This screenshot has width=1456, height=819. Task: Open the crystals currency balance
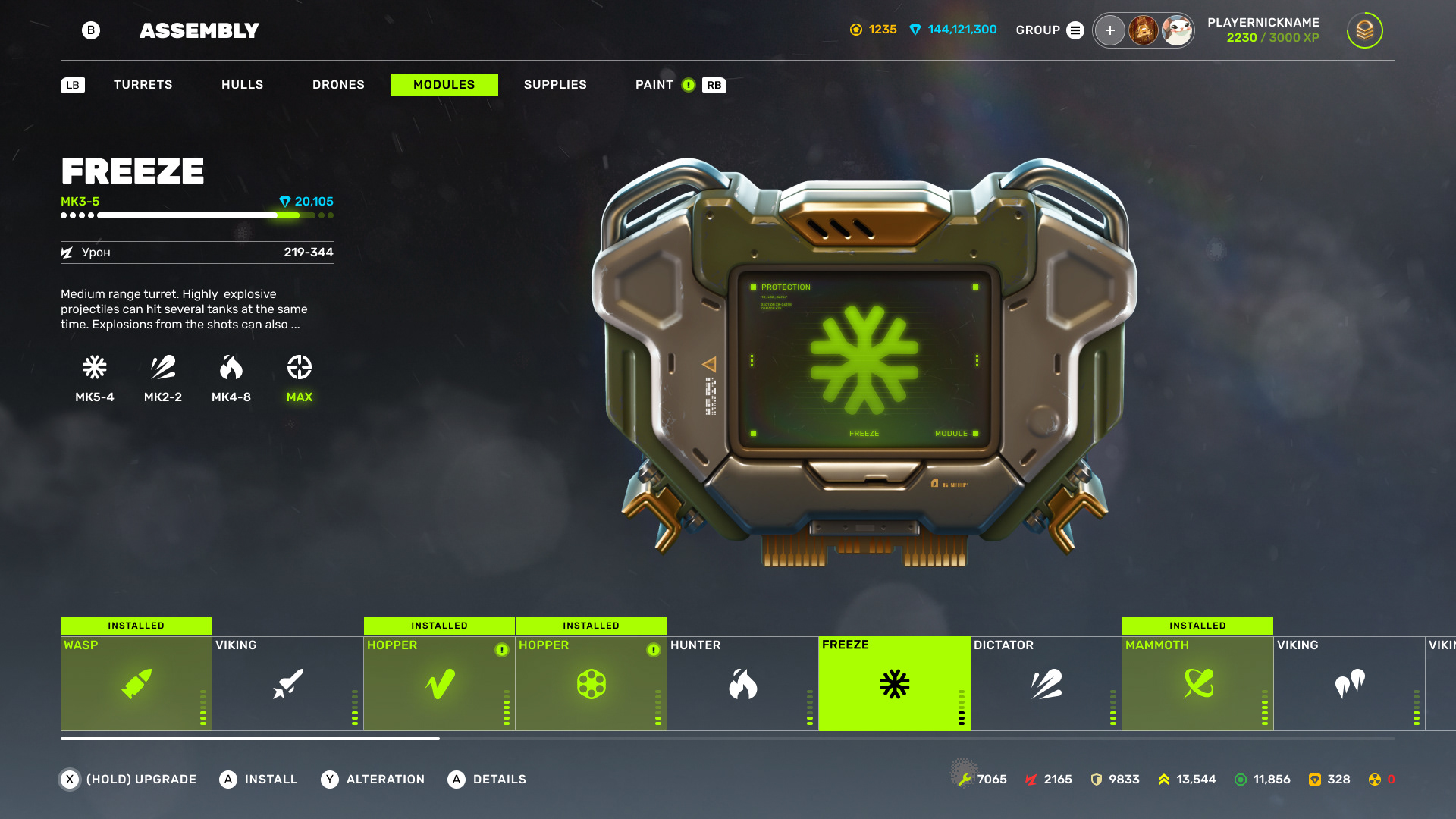tap(953, 30)
